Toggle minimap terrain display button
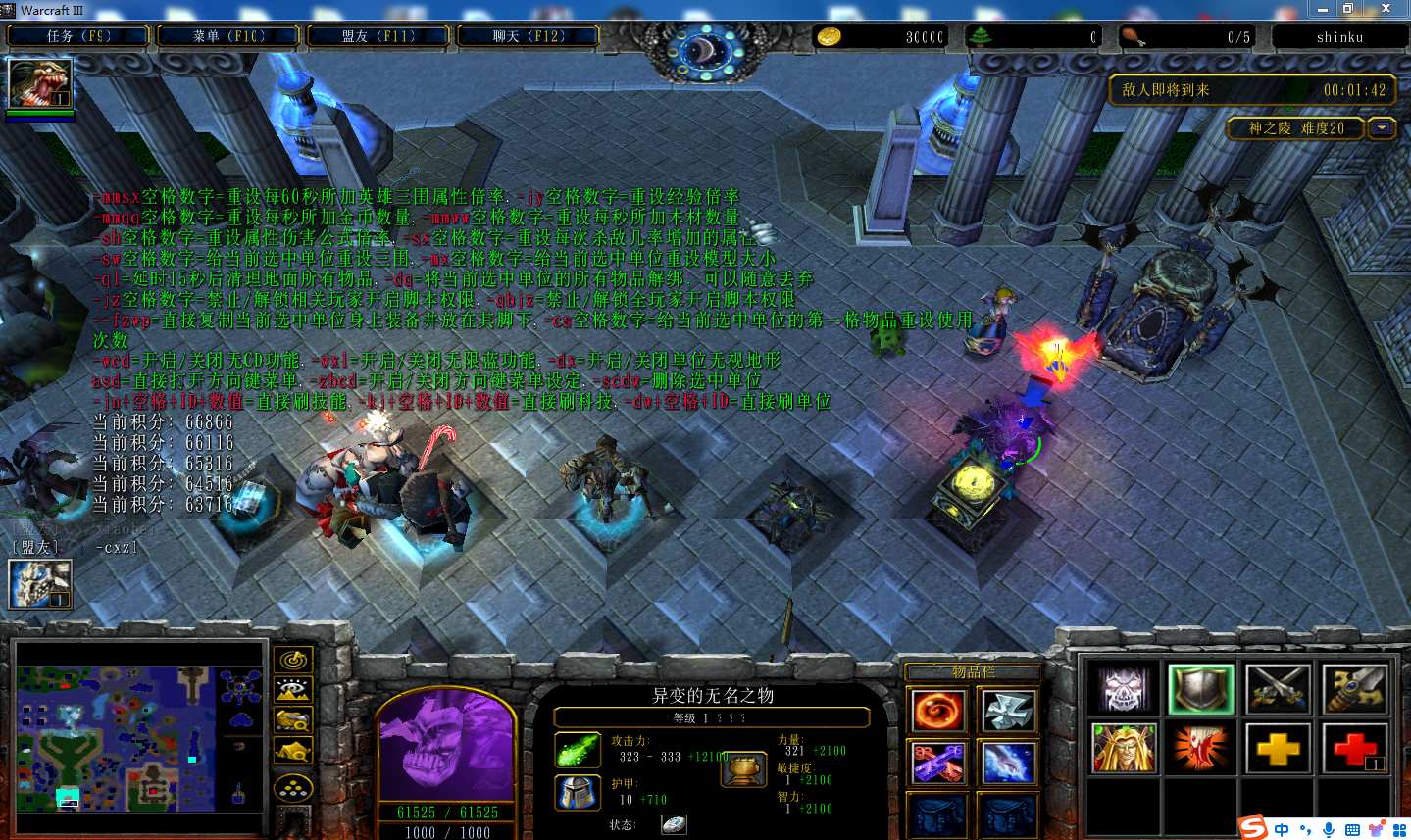 (x=293, y=691)
